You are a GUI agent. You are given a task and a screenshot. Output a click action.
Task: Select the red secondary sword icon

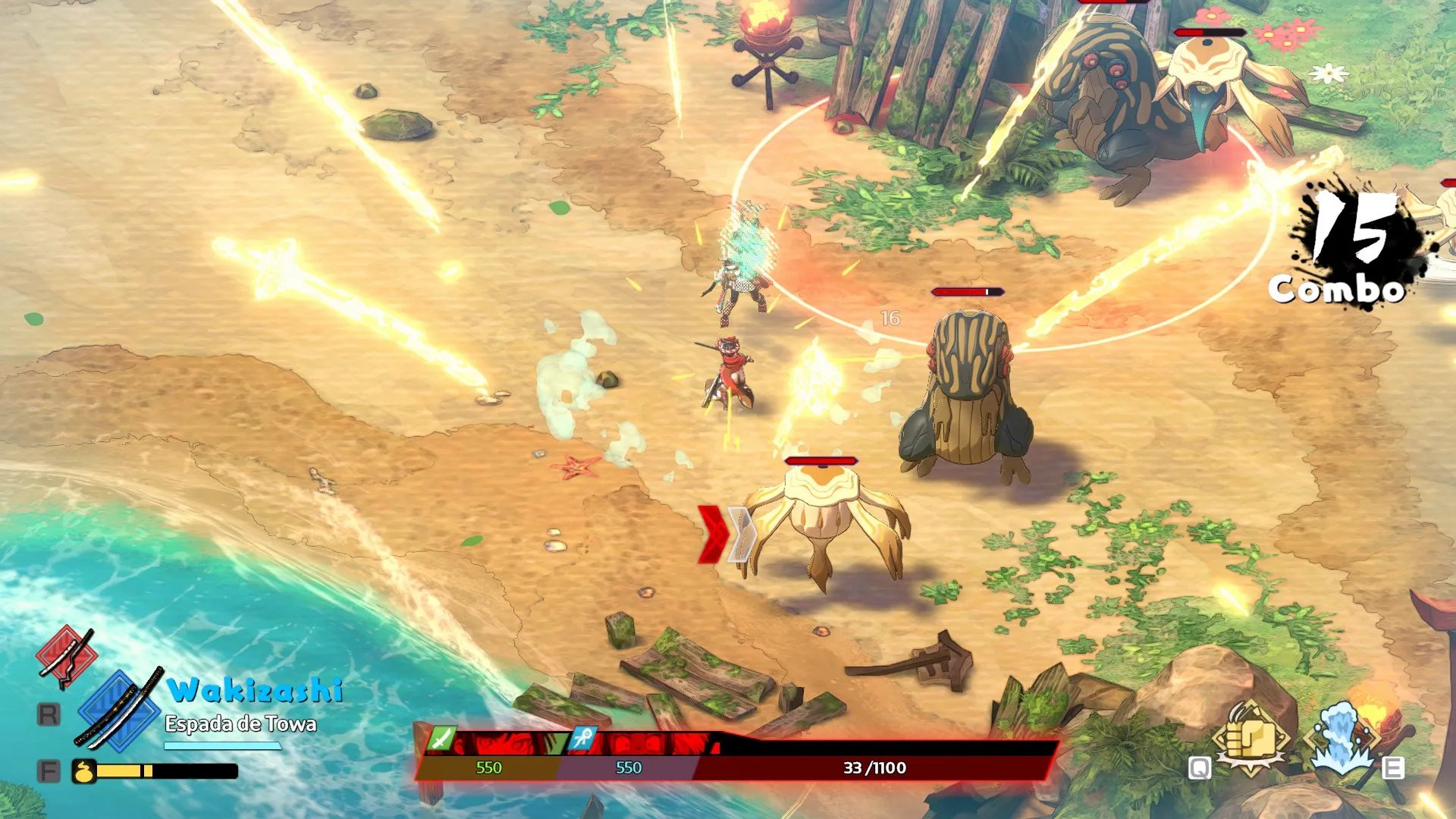(x=67, y=655)
